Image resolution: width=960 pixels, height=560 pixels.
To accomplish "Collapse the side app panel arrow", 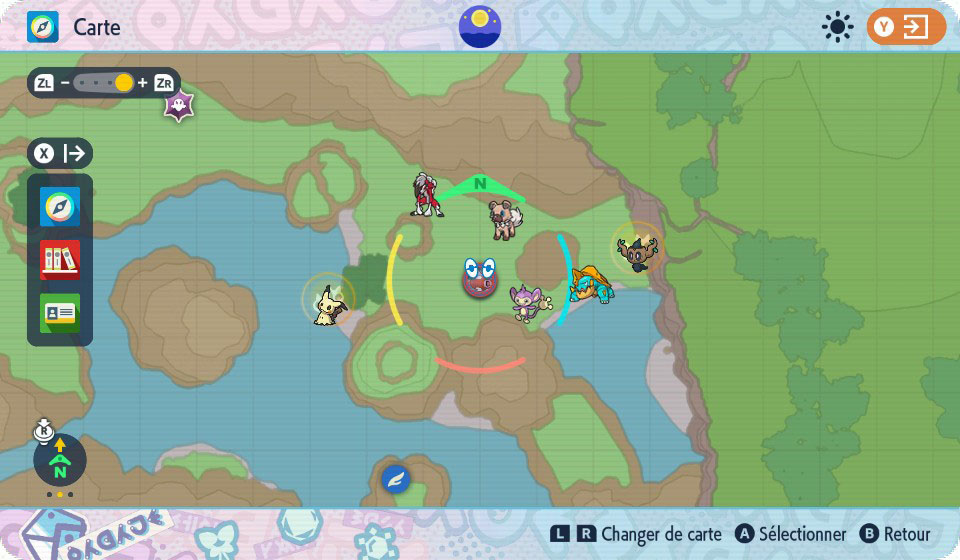I will click(60, 154).
